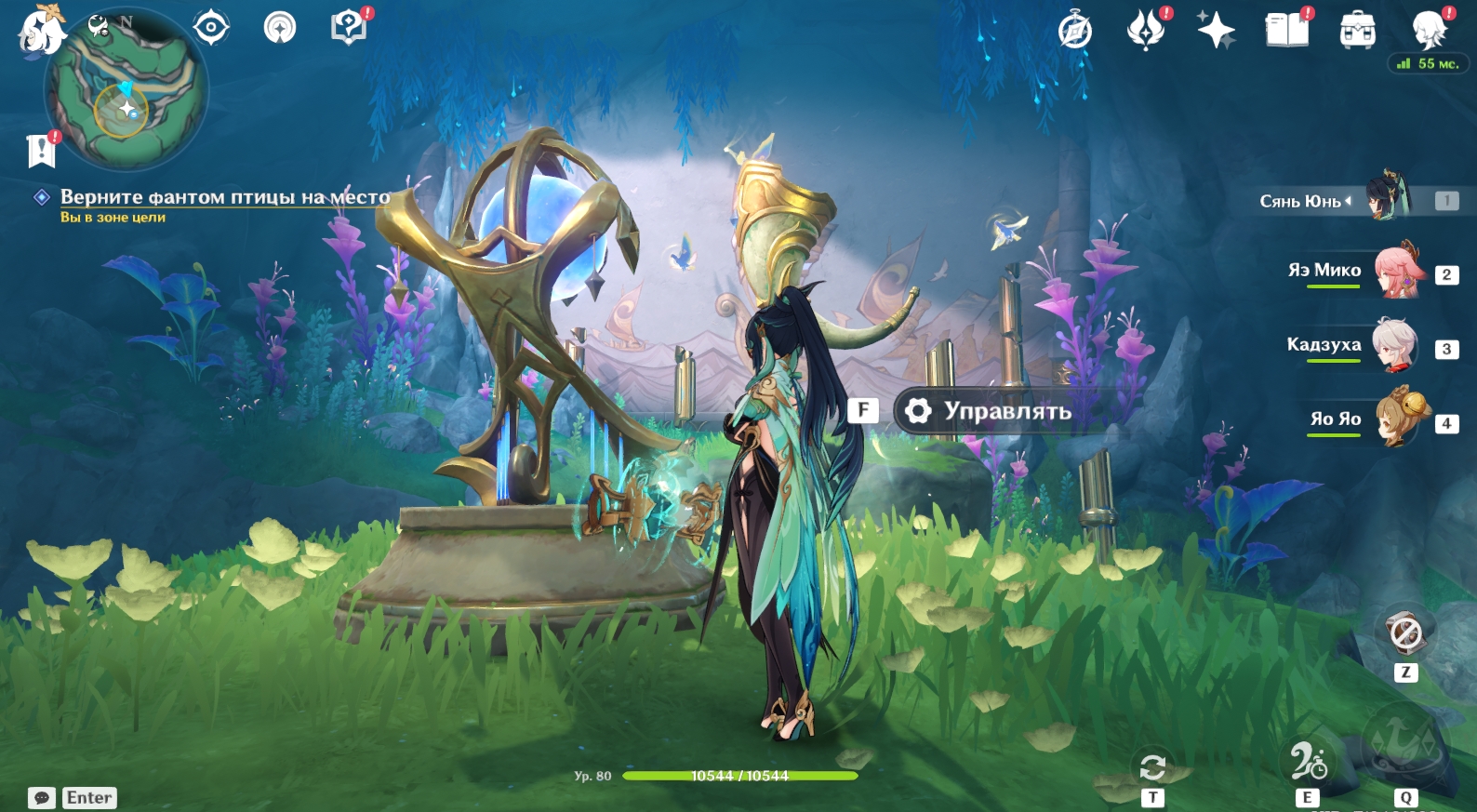Click the tutorial question-mark icon with alert

click(349, 27)
